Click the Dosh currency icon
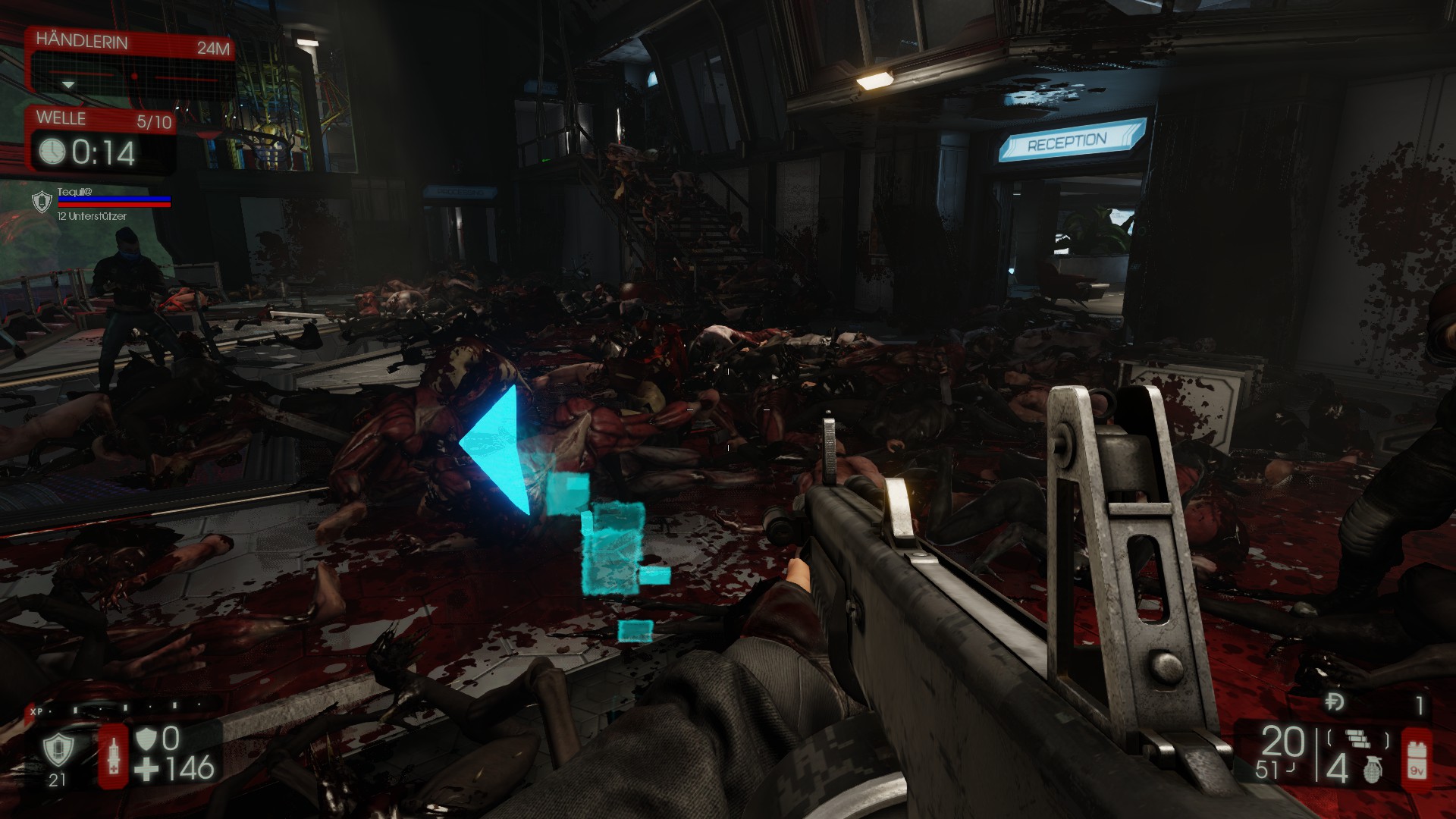 pyautogui.click(x=1335, y=704)
